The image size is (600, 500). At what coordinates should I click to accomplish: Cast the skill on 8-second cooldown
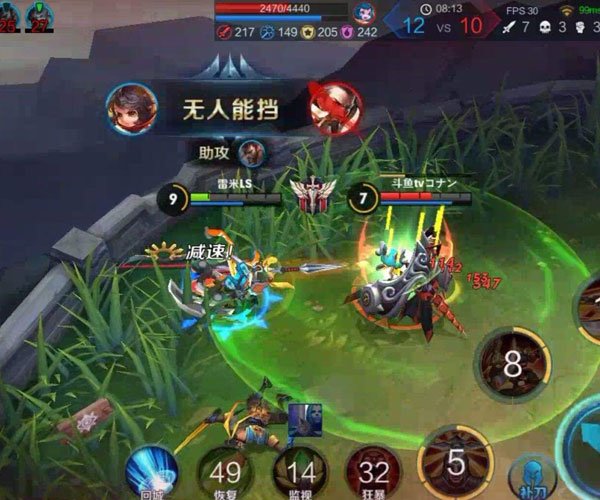512,364
